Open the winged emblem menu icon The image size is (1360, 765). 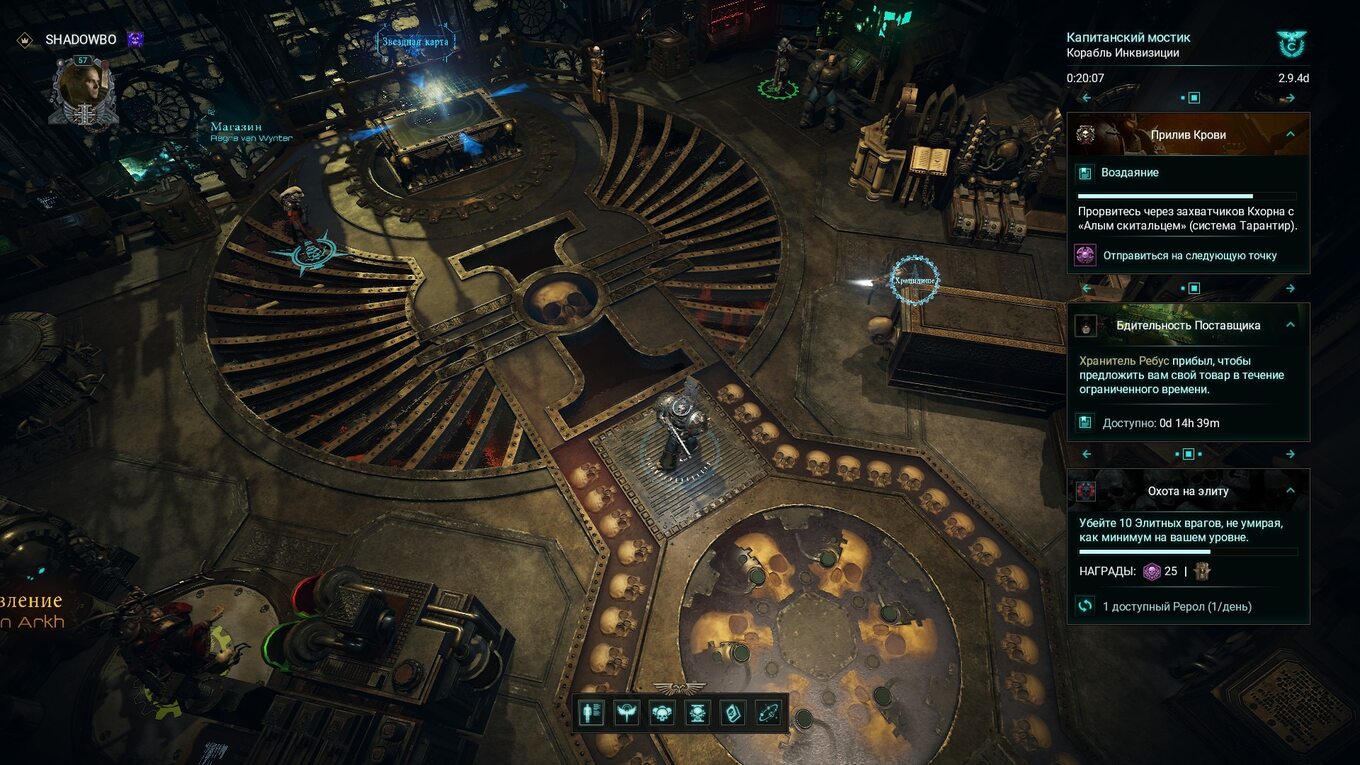point(629,713)
